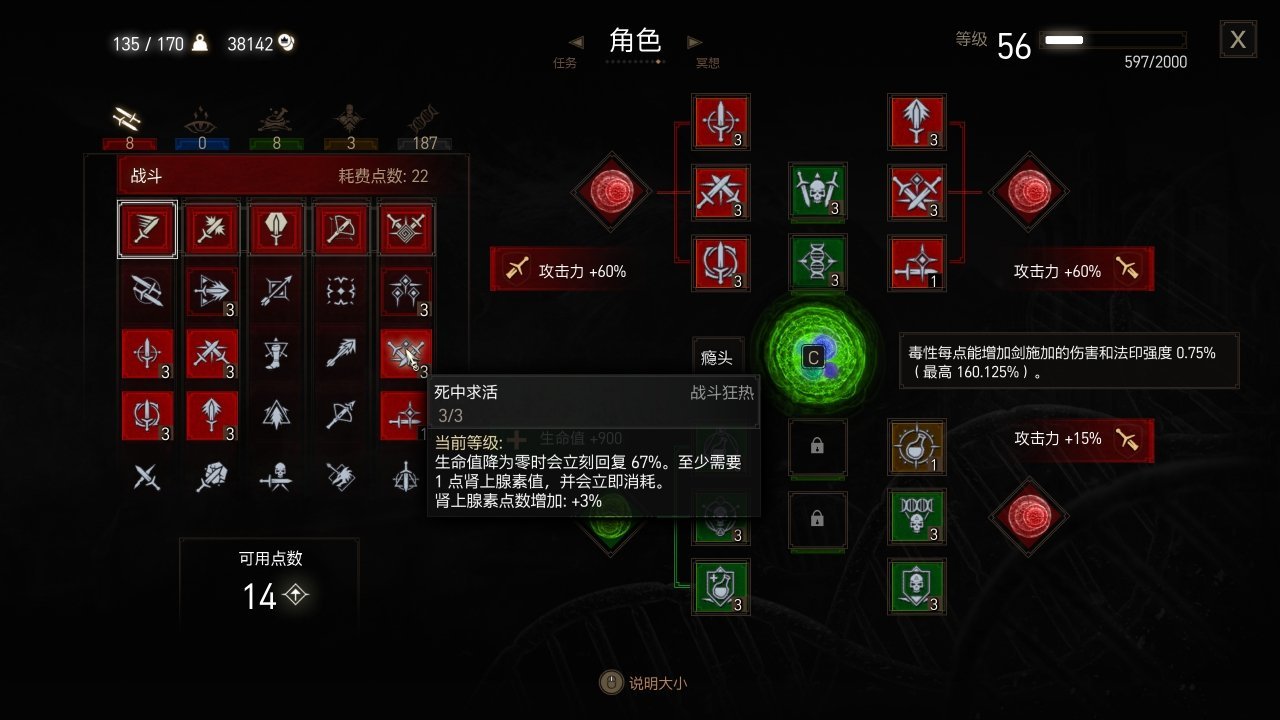The height and width of the screenshot is (720, 1280).
Task: Select the 死中求活 skill icon
Action: (x=405, y=352)
